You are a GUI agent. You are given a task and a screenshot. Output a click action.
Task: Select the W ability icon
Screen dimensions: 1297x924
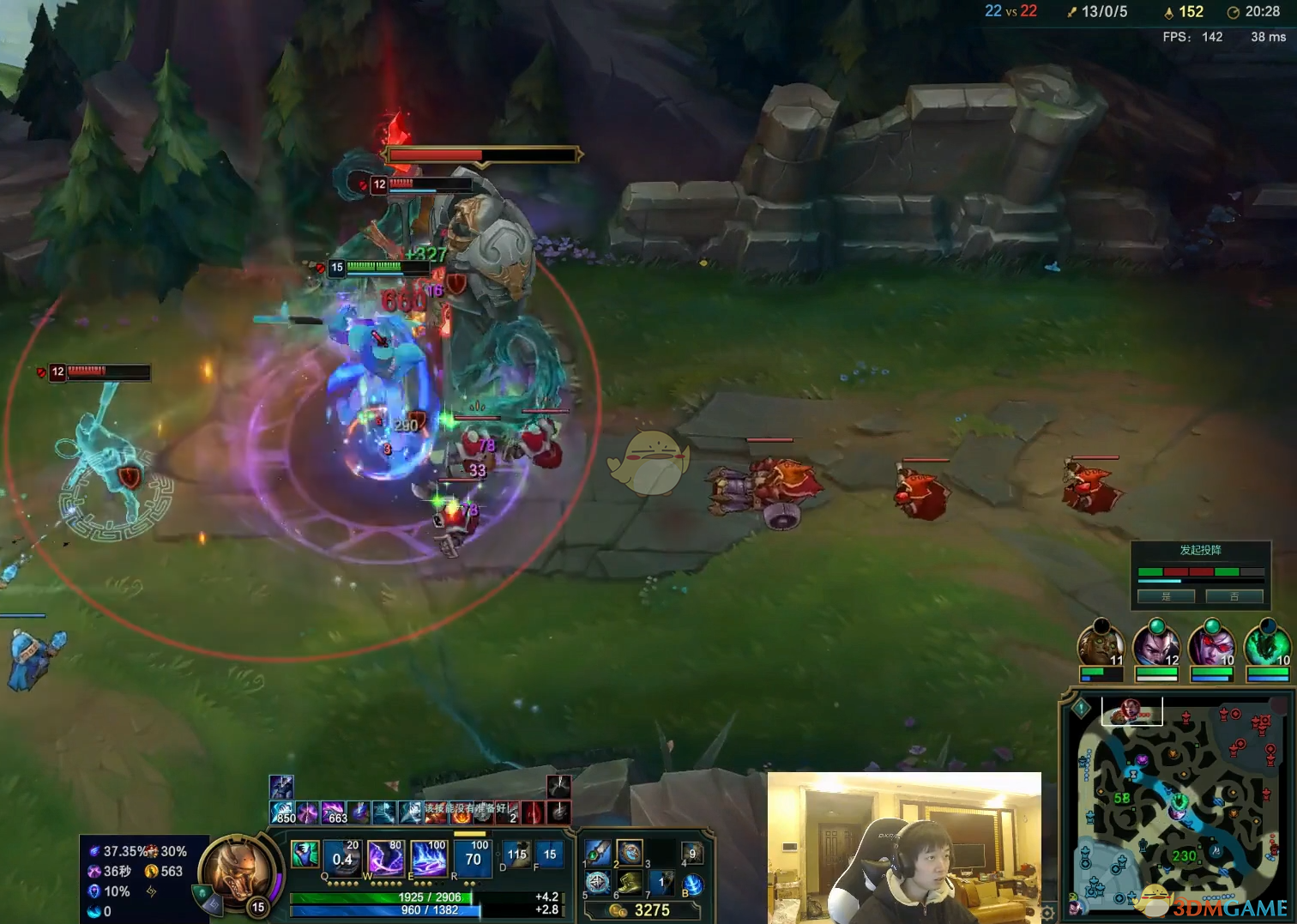click(386, 859)
